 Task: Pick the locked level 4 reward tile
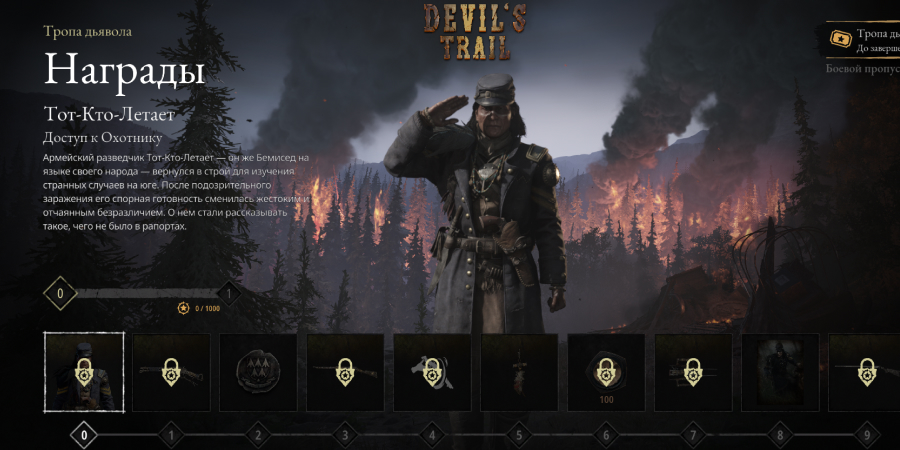pos(432,372)
